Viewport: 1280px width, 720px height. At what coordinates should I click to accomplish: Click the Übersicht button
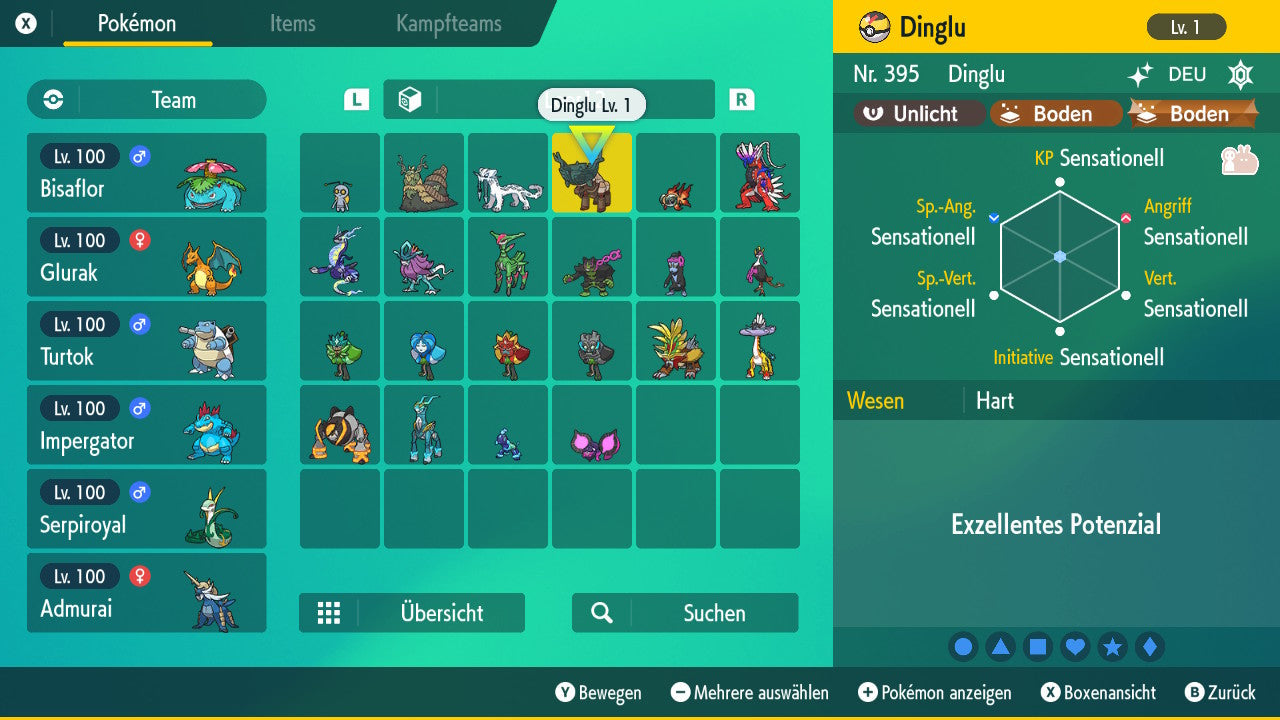pos(412,613)
